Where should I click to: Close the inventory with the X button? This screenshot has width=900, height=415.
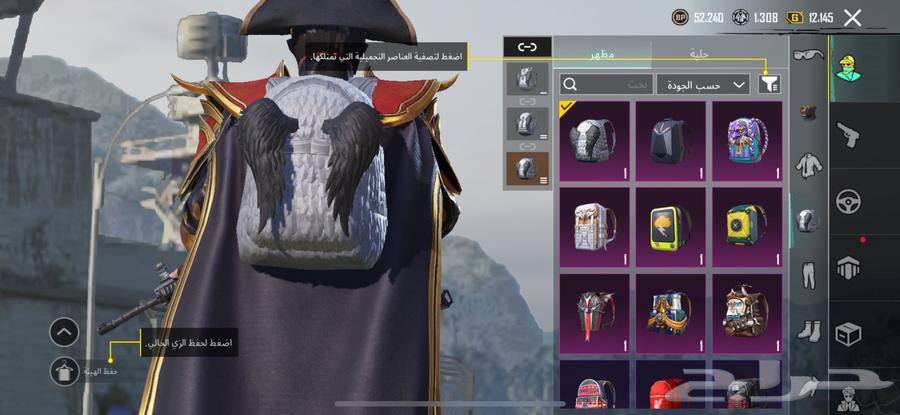click(852, 17)
